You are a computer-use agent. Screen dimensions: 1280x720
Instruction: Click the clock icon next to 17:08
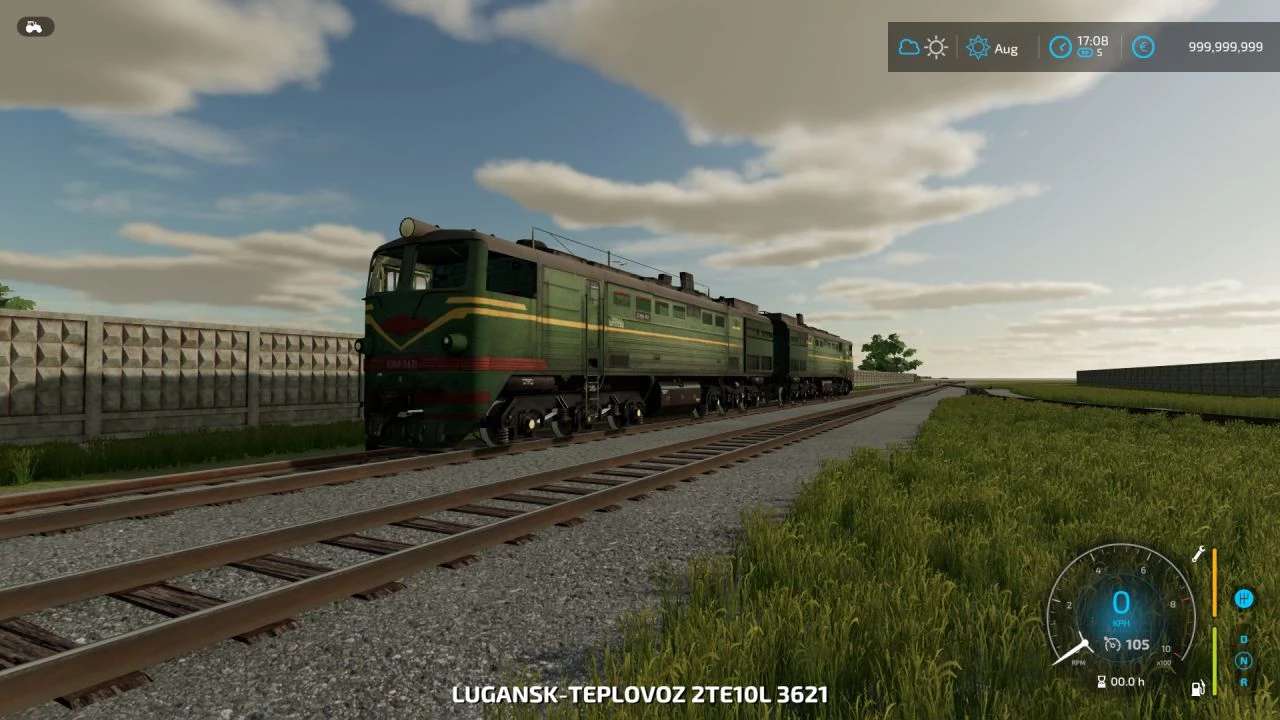pos(1060,47)
